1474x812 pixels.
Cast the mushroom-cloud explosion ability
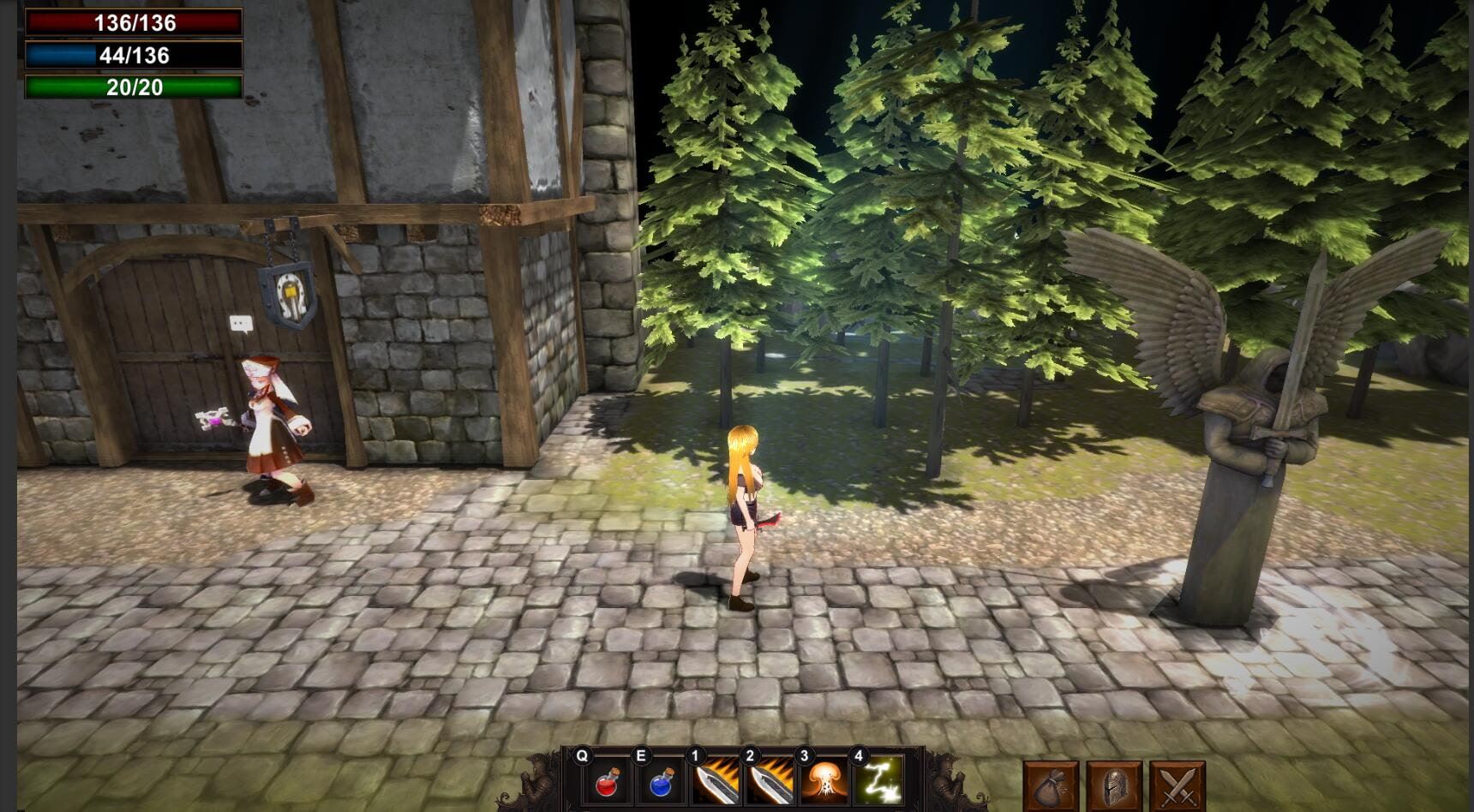(824, 781)
